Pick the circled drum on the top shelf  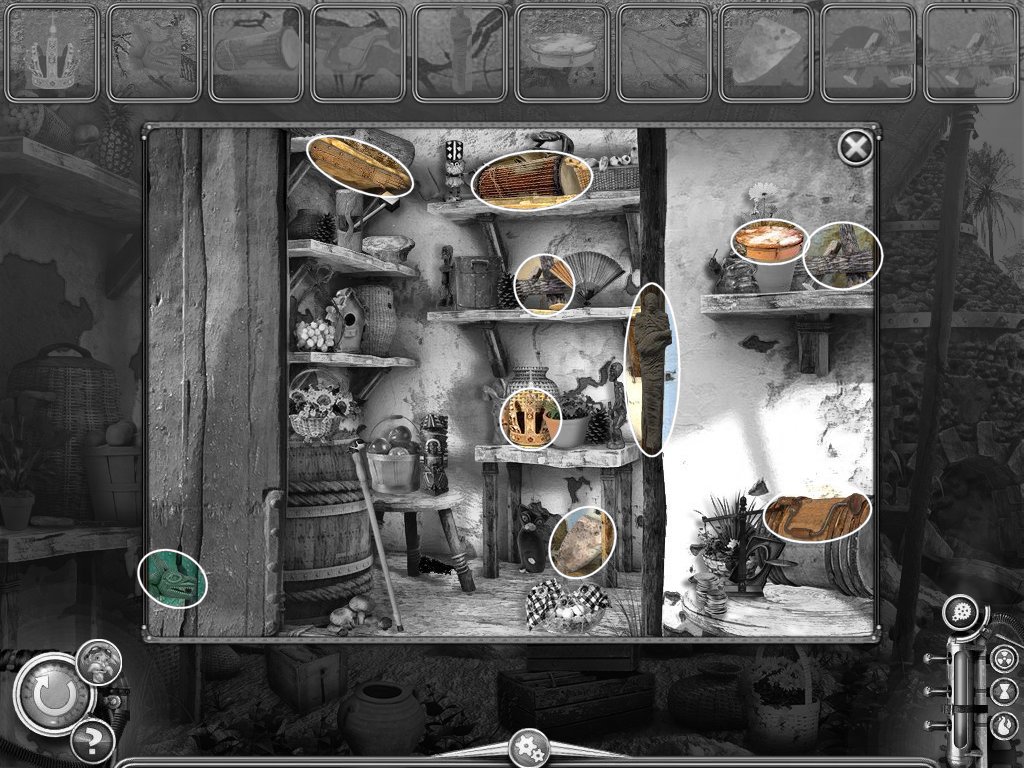(x=530, y=180)
